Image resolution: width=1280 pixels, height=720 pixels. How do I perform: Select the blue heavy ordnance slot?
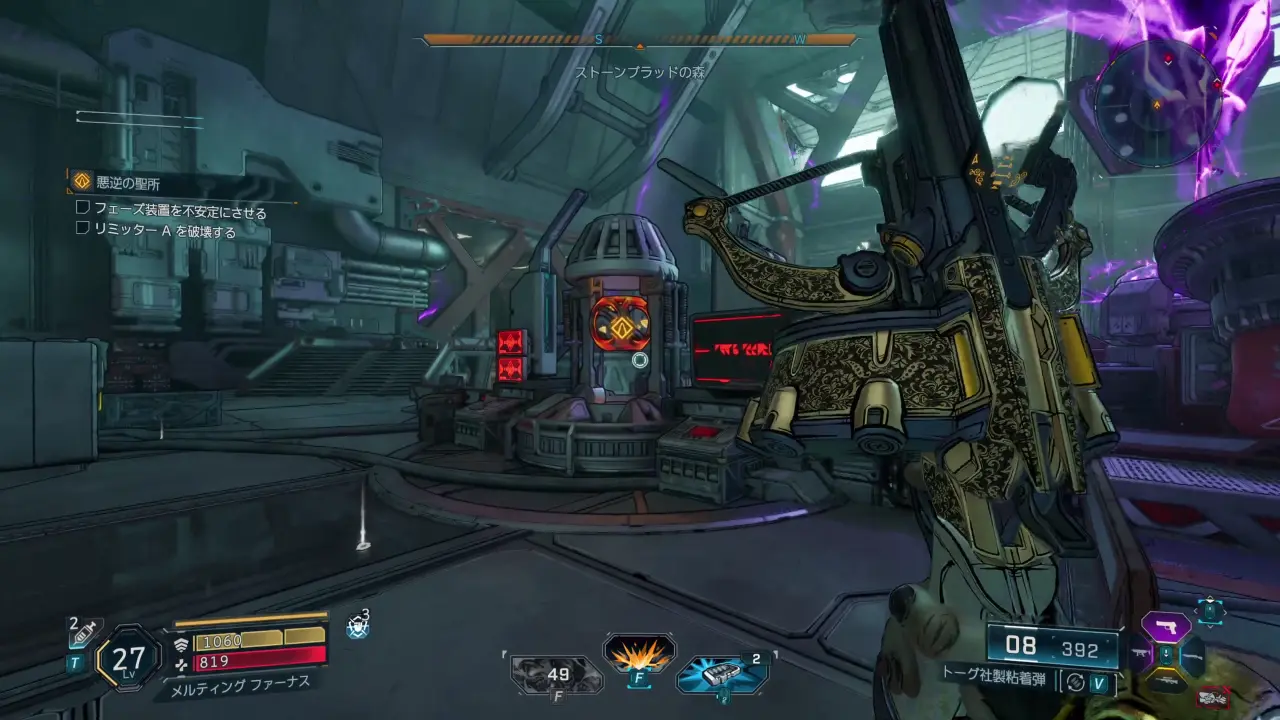(x=721, y=675)
